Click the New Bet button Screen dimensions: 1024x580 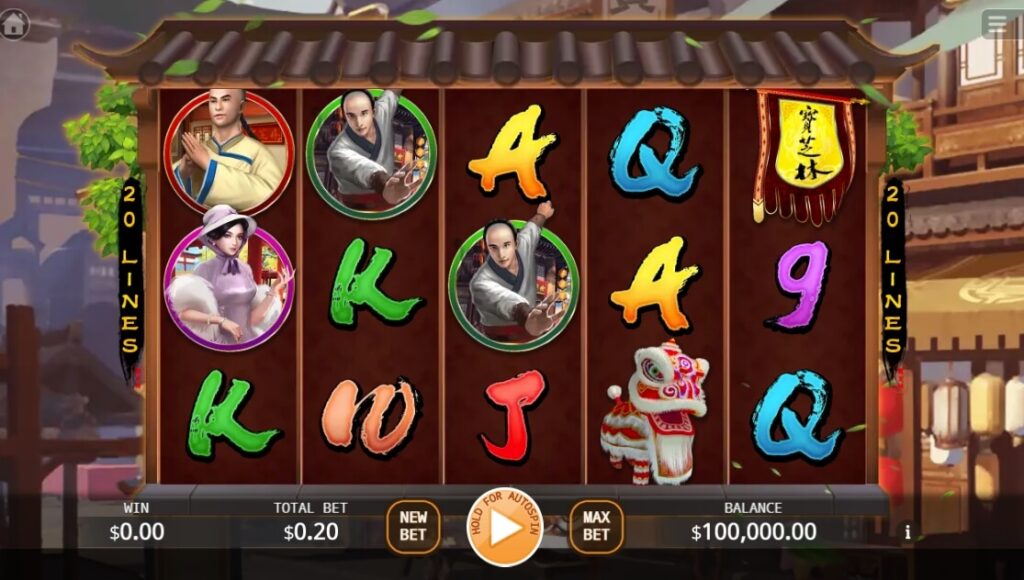(x=413, y=526)
